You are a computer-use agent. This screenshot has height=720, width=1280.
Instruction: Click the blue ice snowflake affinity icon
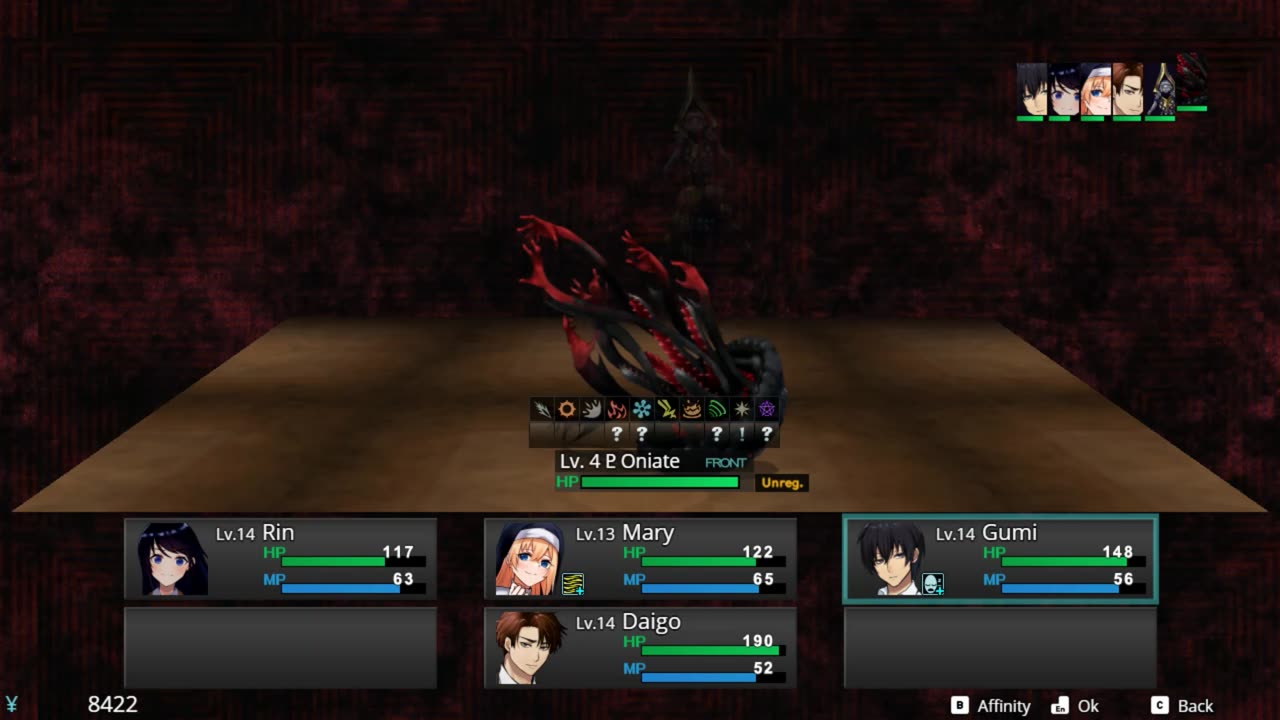pos(642,409)
